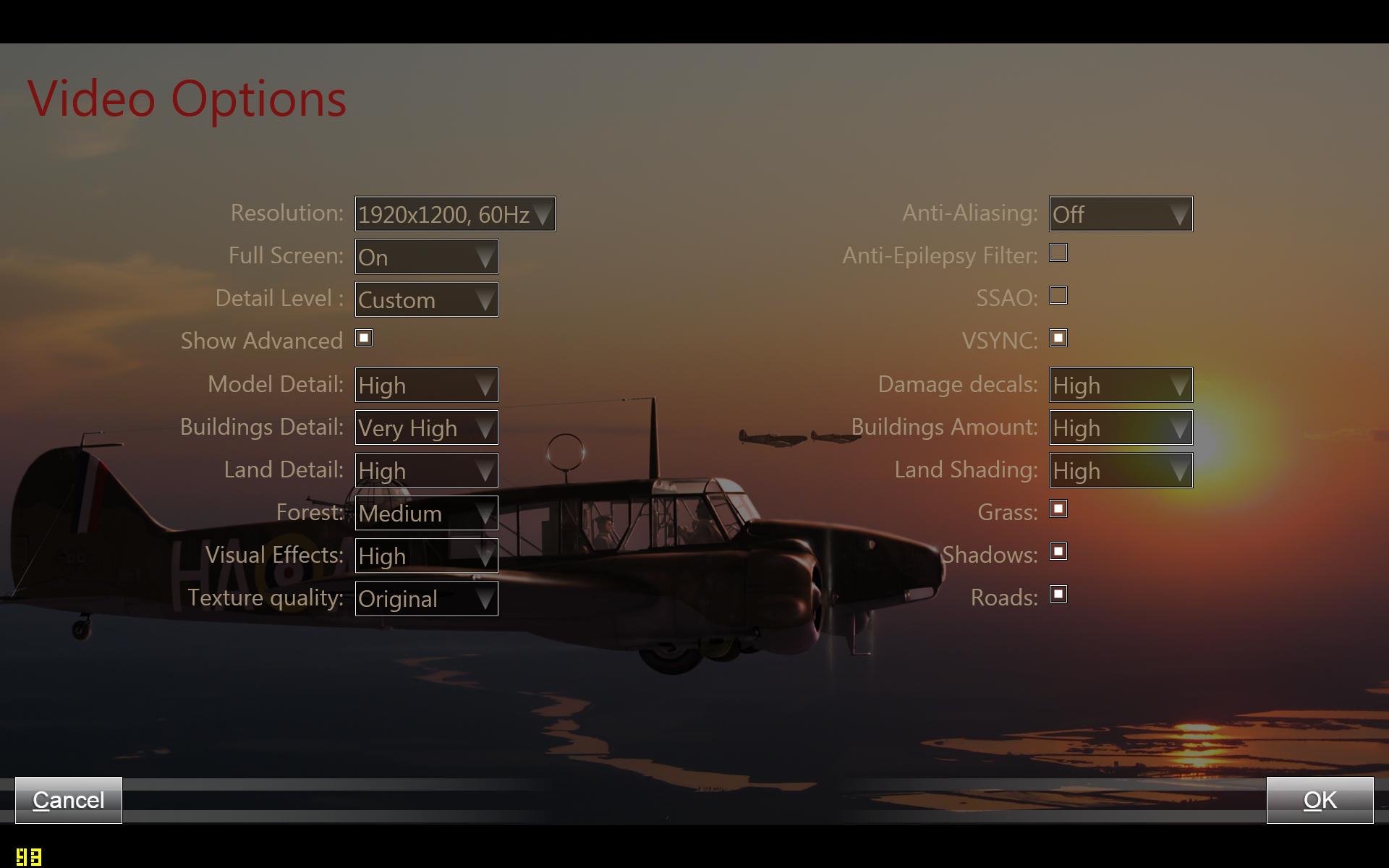Image resolution: width=1389 pixels, height=868 pixels.
Task: Change the Forest quality dropdown
Action: [426, 513]
